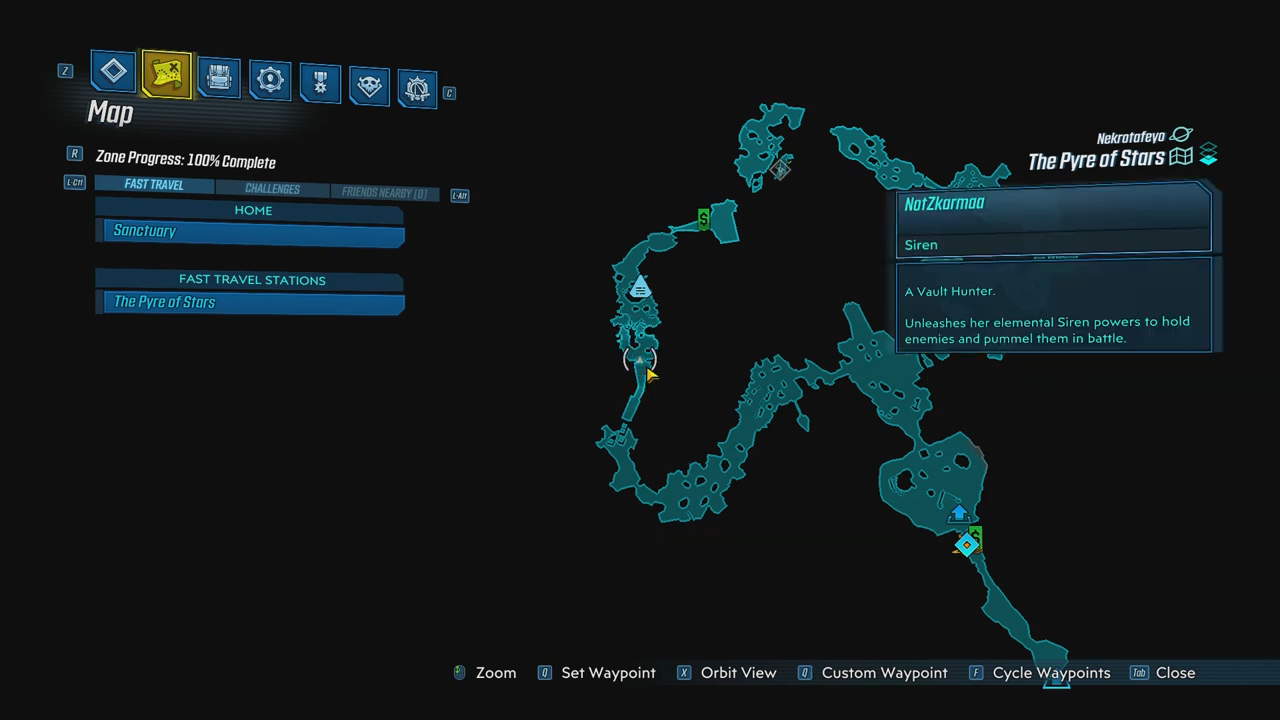Show the Challenges skull tab
The width and height of the screenshot is (1280, 720).
369,86
